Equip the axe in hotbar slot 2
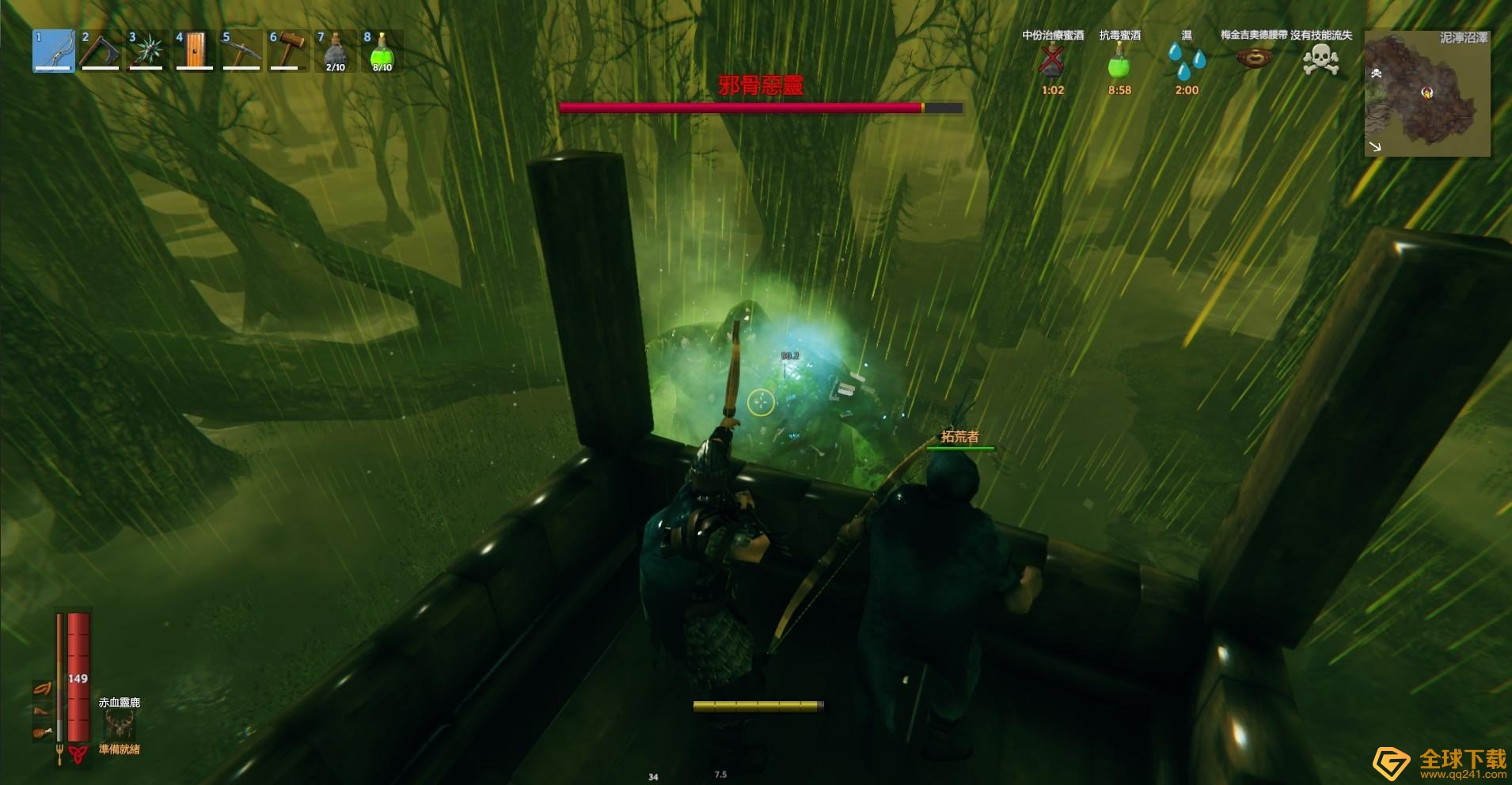 [x=101, y=51]
